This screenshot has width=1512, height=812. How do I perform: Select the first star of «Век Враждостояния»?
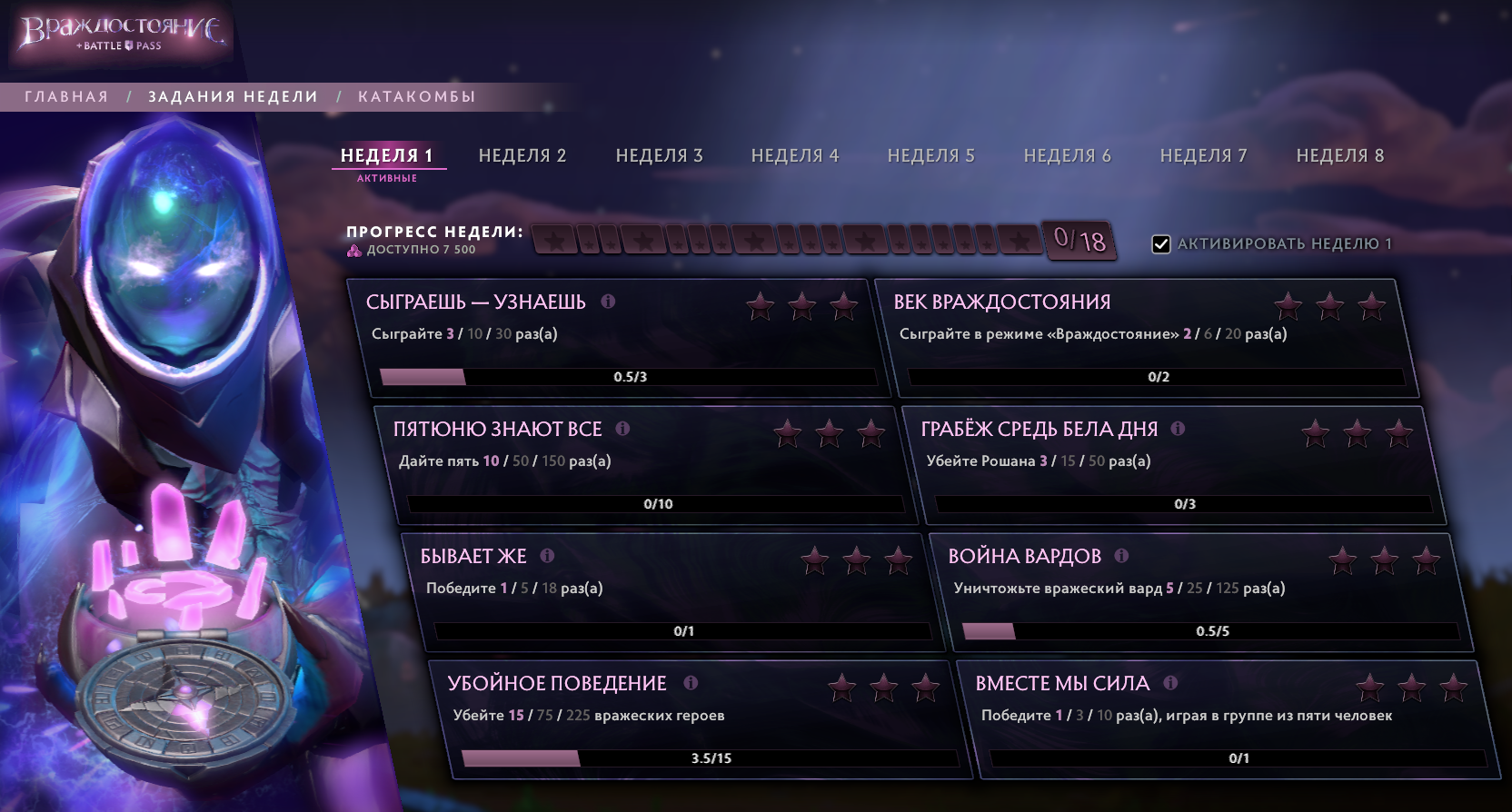pos(1288,306)
